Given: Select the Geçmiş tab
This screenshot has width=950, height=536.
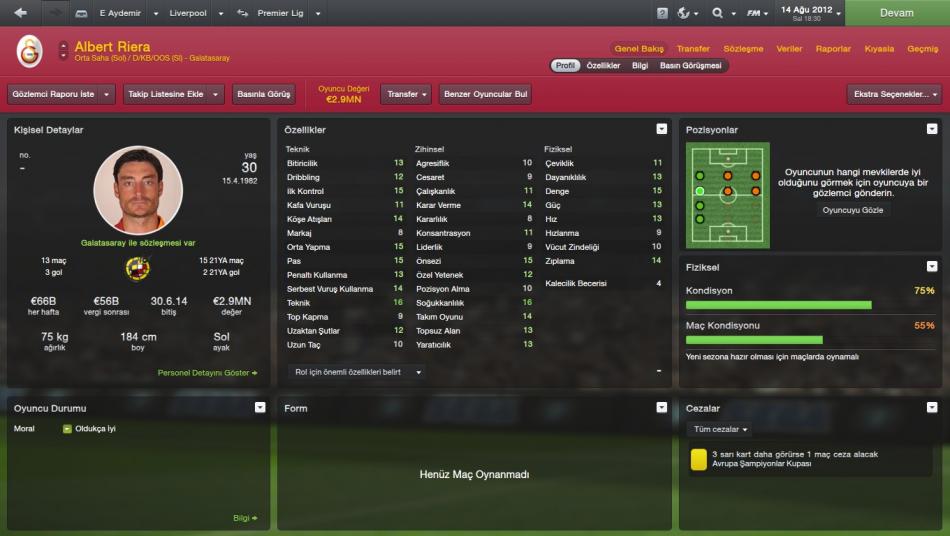Looking at the screenshot, I should click(922, 48).
